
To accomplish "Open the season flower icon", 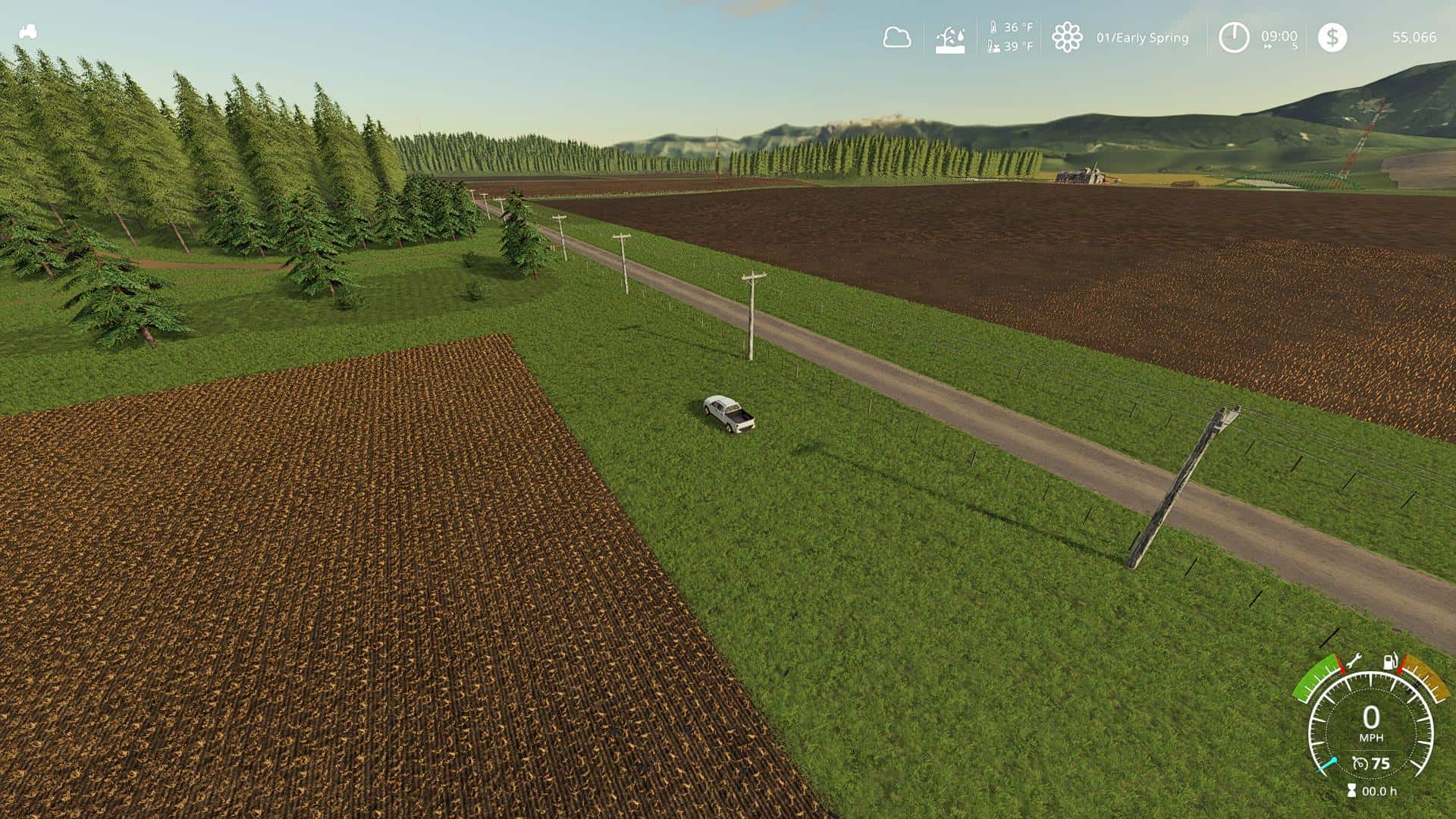I will click(1066, 37).
